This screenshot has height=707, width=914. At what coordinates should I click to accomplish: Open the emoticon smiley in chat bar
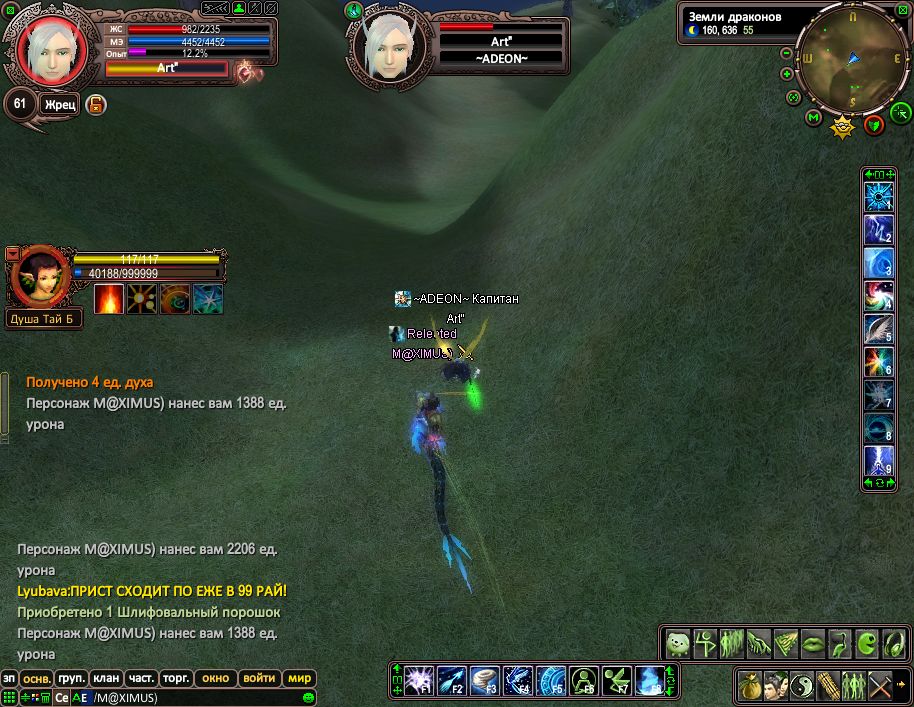309,697
